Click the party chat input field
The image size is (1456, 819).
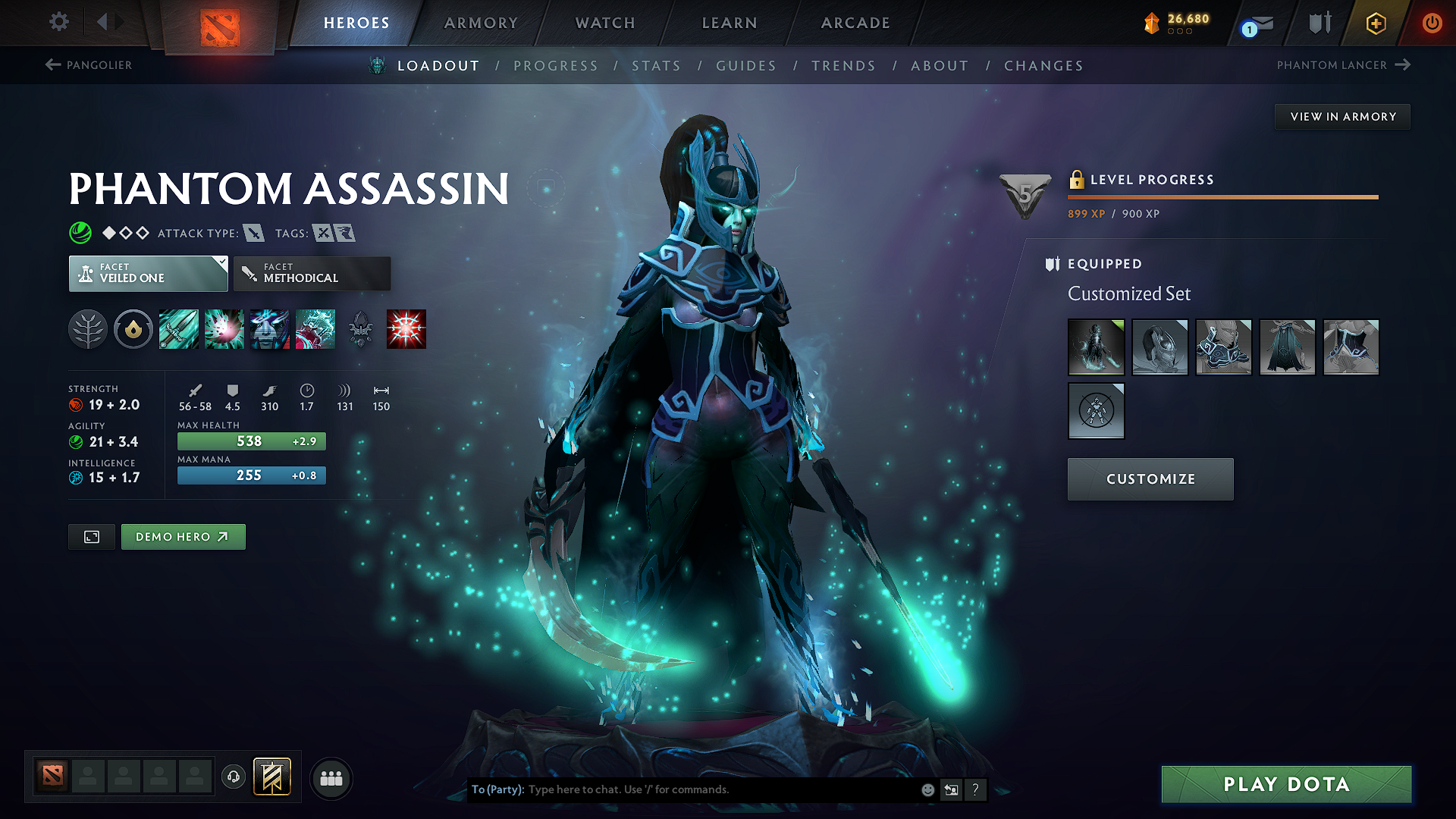(x=682, y=789)
